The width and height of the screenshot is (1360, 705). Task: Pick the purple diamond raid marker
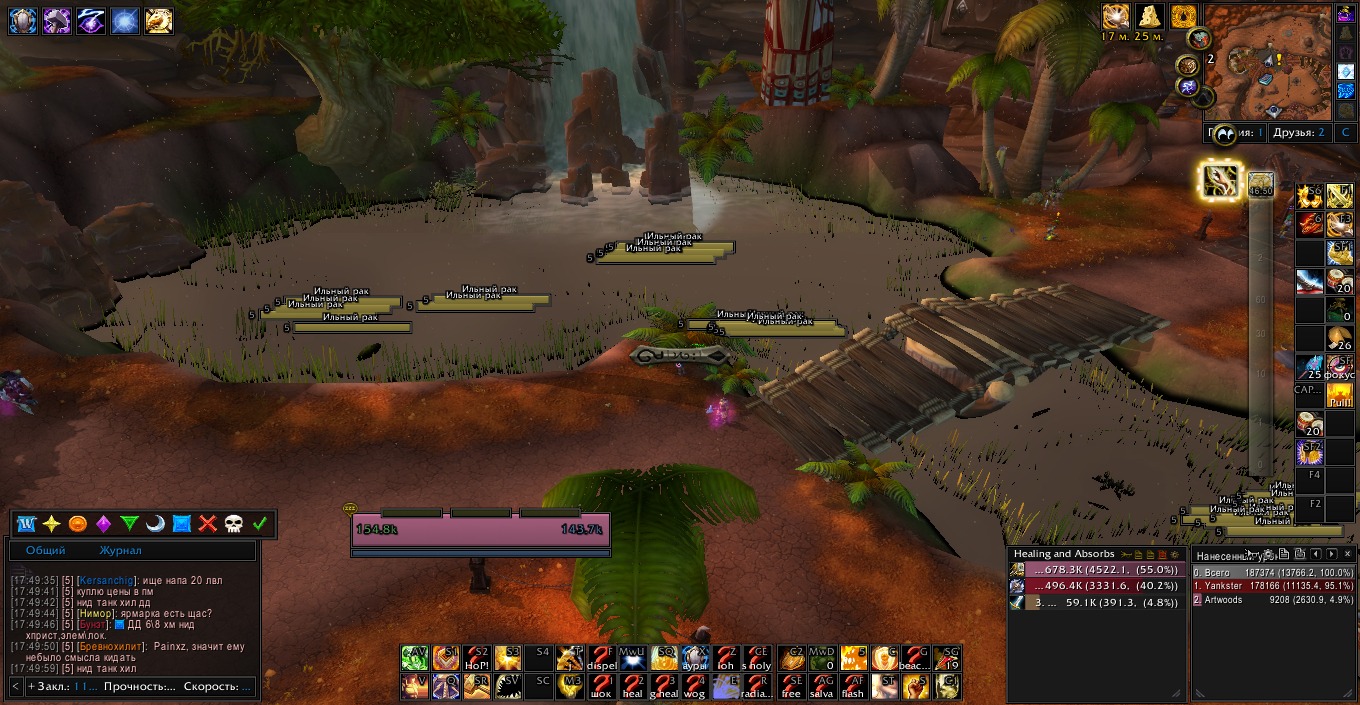point(103,524)
